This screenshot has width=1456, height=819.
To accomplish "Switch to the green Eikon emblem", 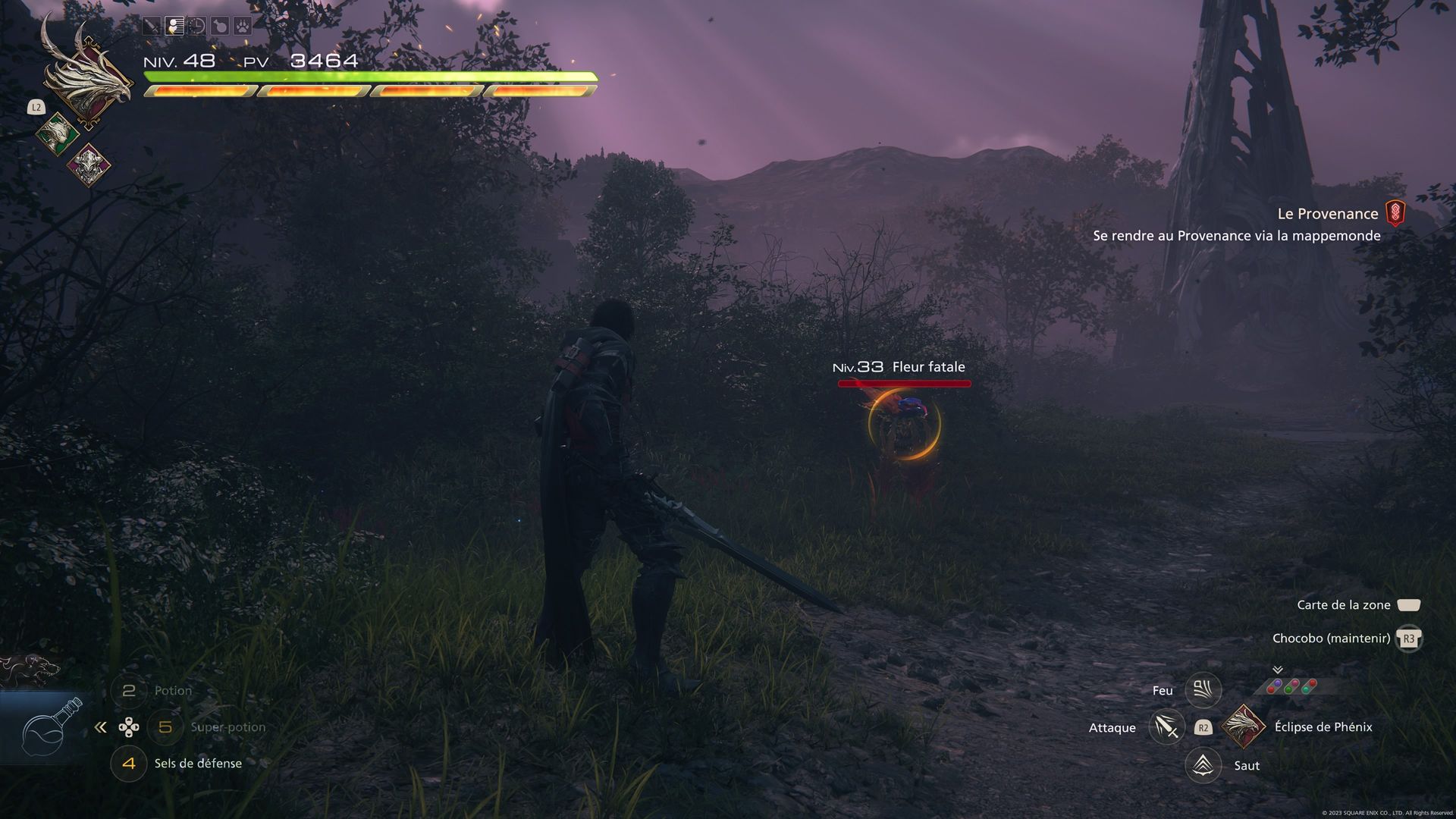I will coord(58,134).
